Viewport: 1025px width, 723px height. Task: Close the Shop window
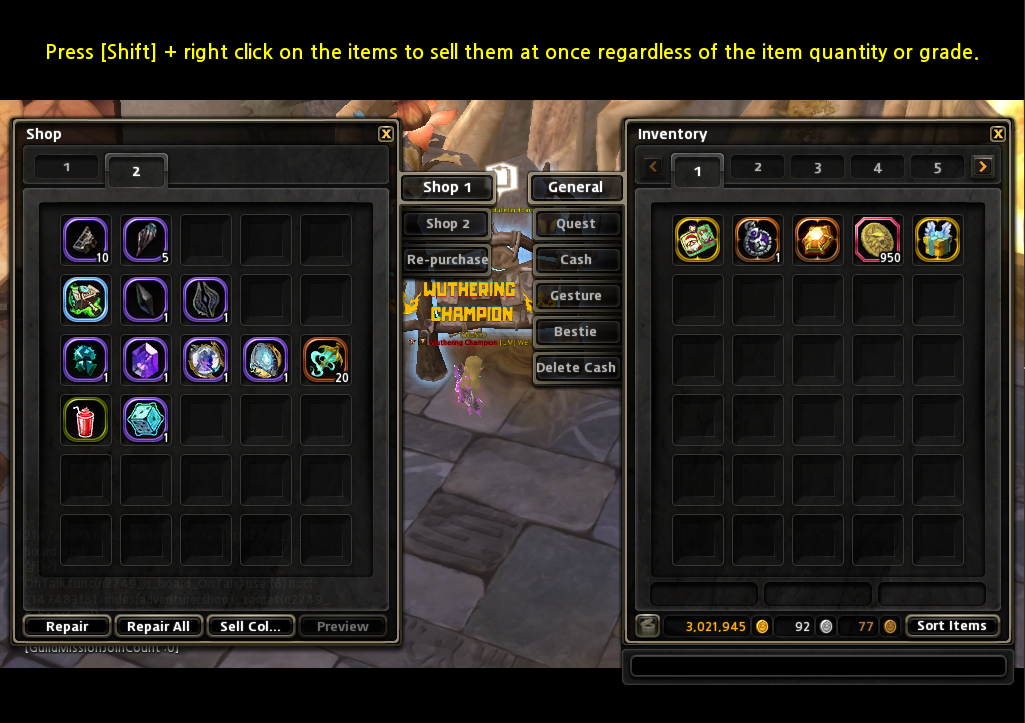pos(386,134)
